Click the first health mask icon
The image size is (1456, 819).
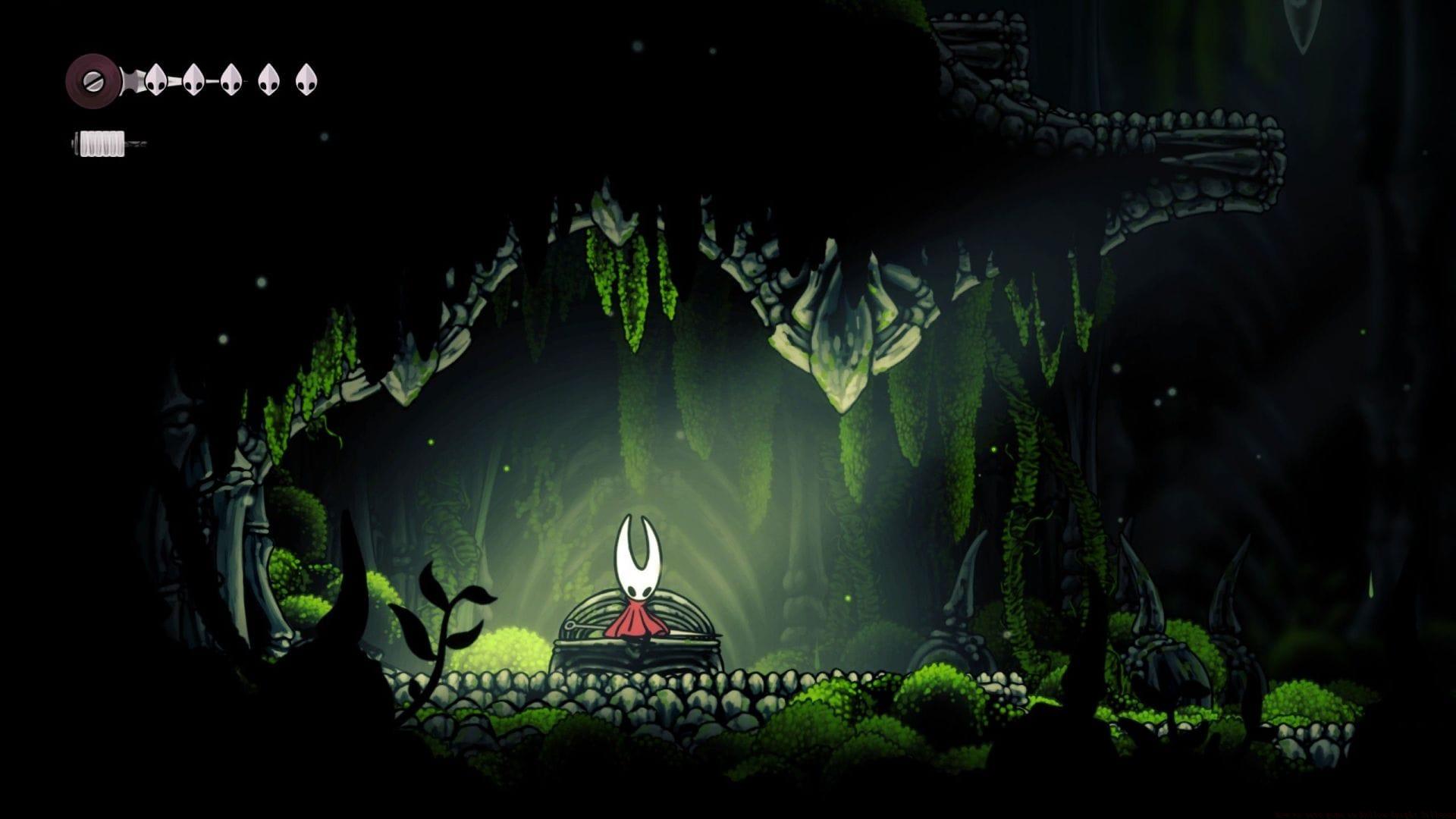click(x=155, y=80)
